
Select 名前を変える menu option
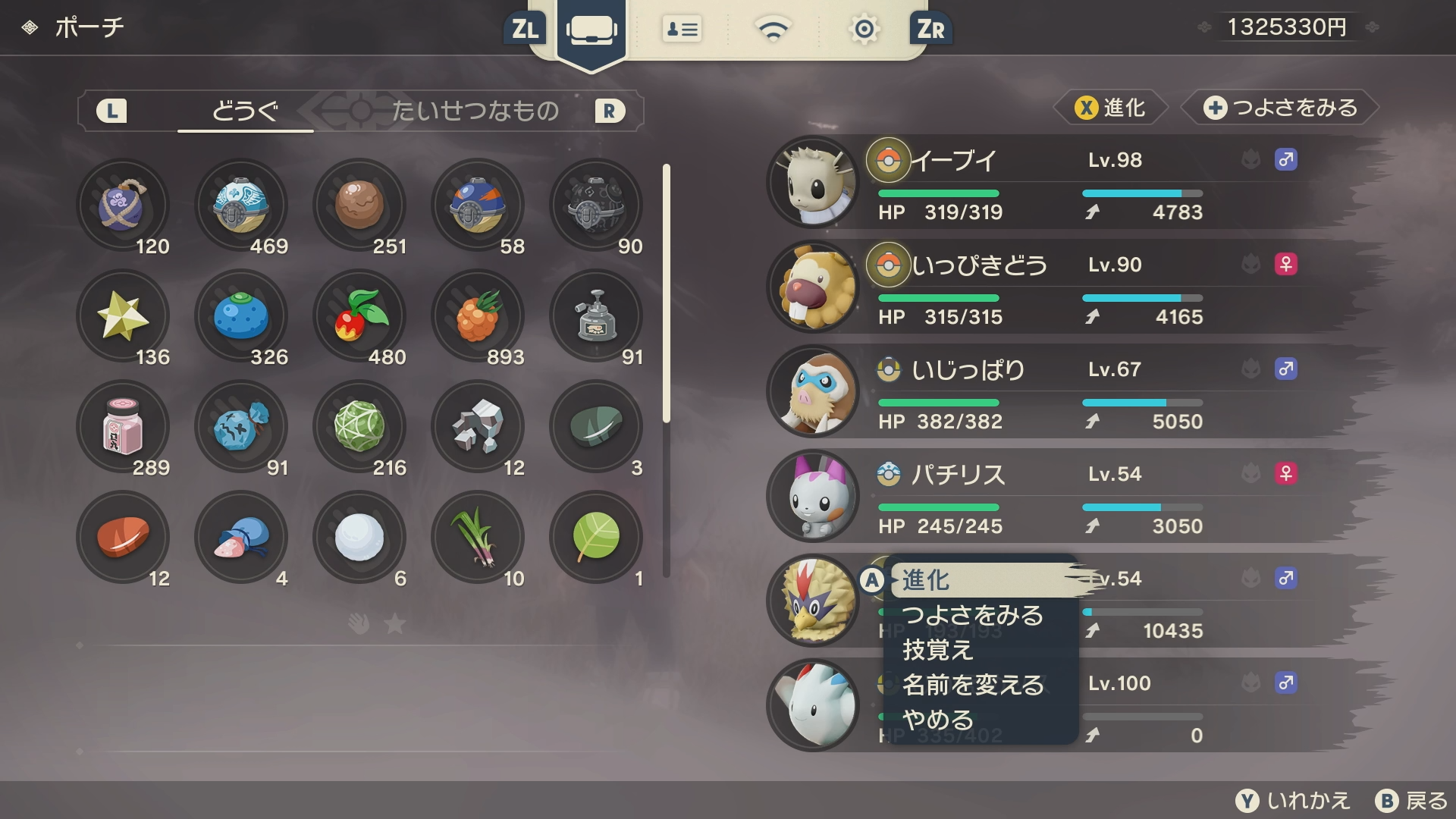974,685
